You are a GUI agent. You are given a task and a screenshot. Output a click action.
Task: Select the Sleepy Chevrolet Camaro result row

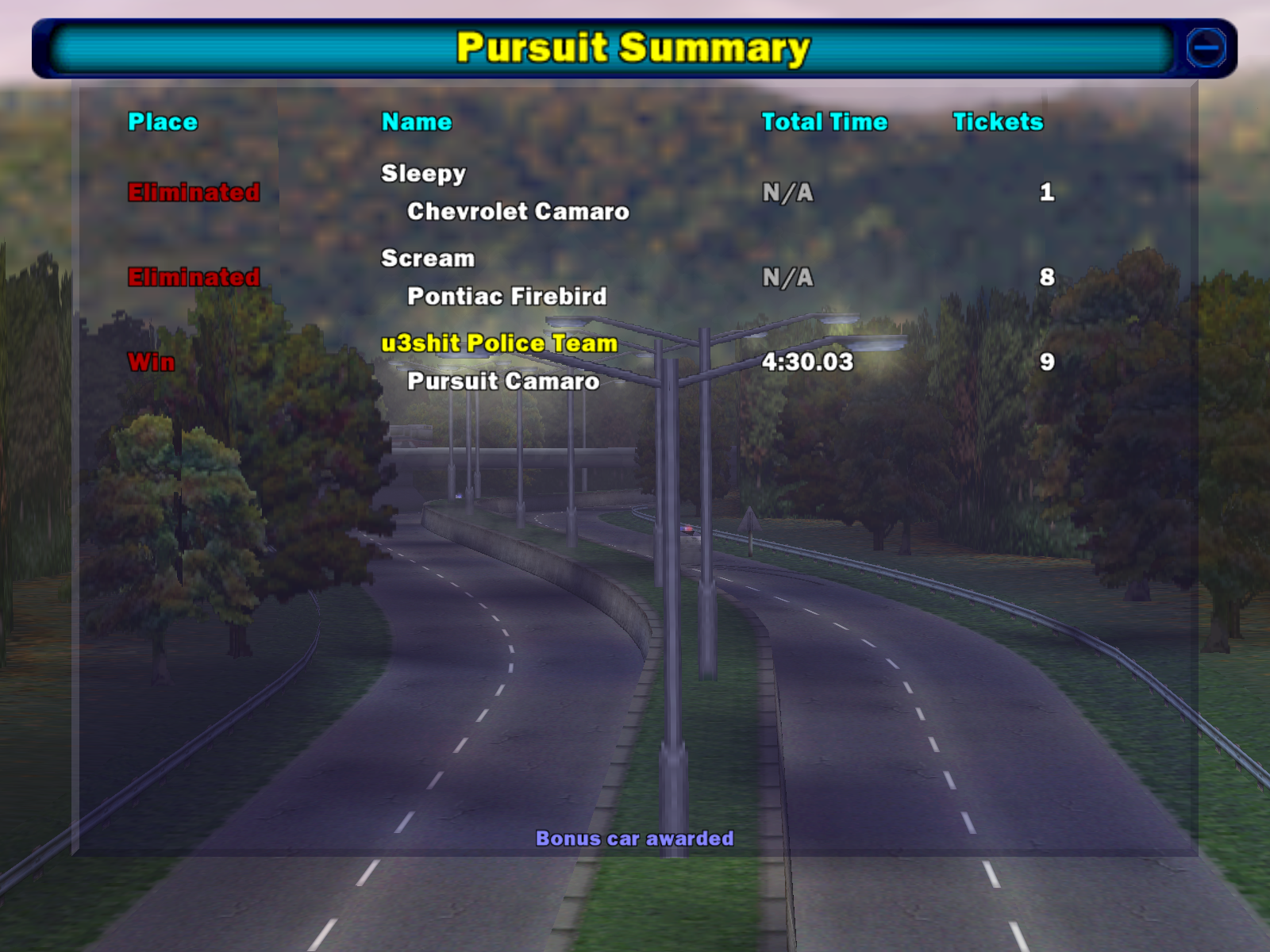click(505, 192)
